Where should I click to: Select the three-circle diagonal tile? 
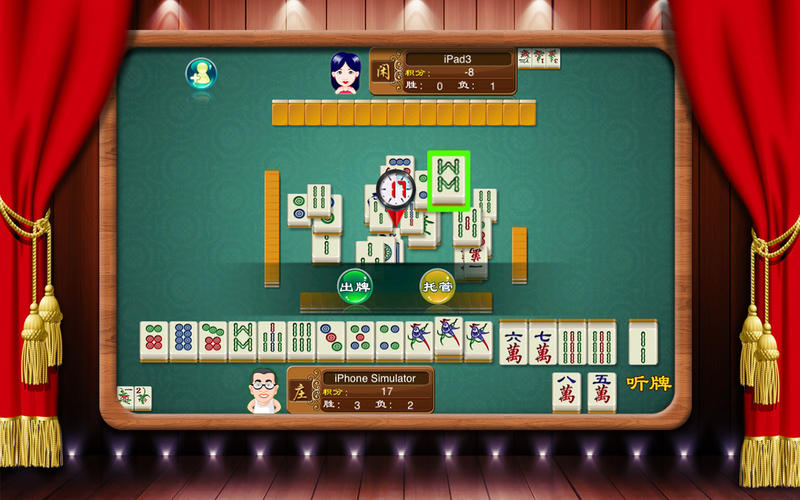[x=331, y=342]
